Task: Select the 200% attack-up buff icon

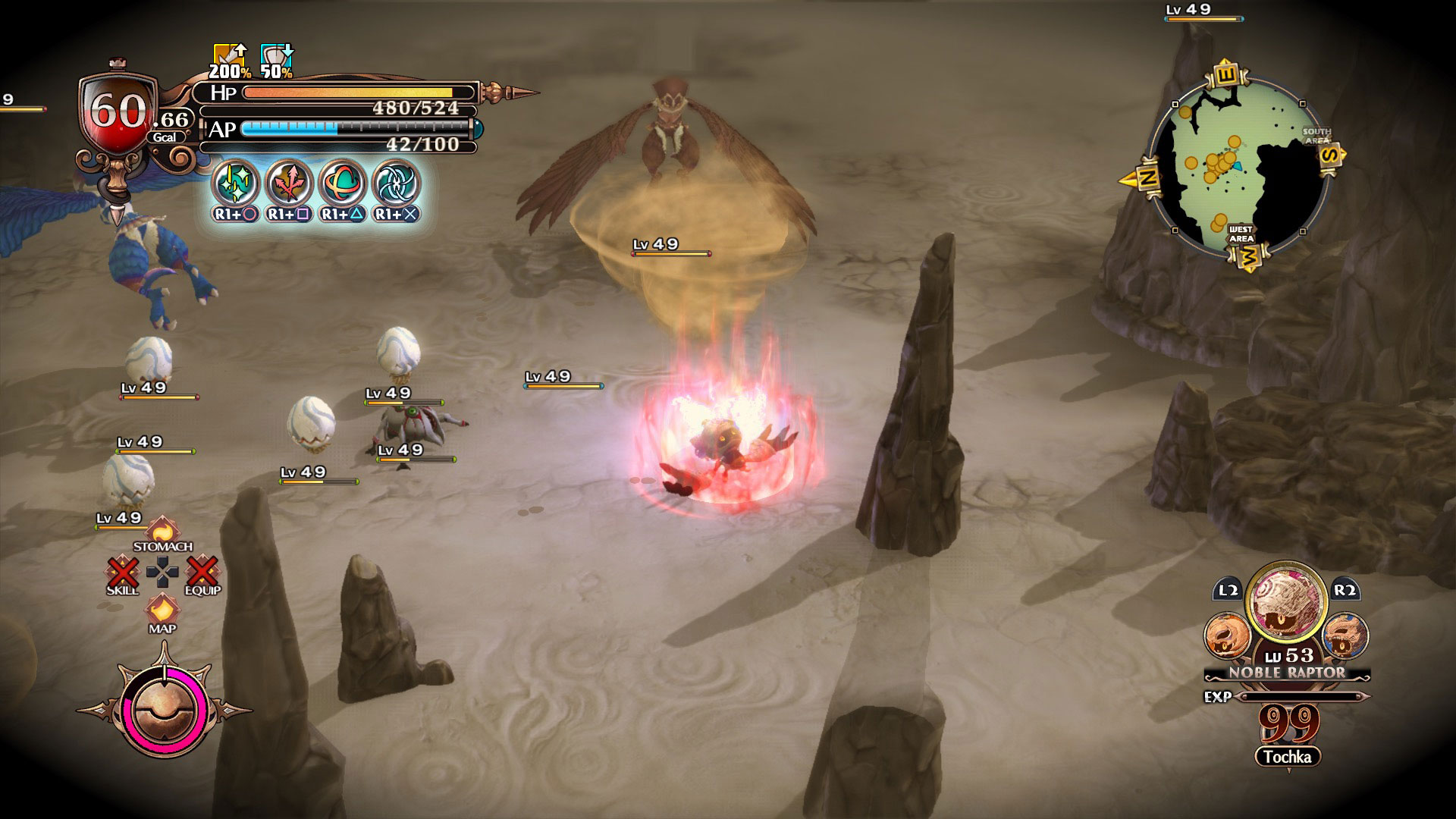Action: (229, 59)
